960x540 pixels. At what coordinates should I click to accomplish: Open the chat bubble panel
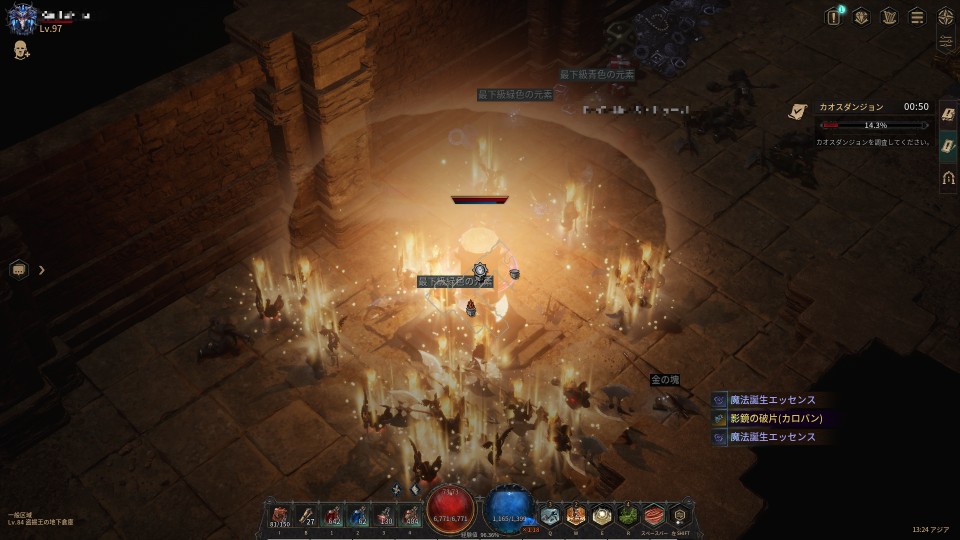point(19,269)
